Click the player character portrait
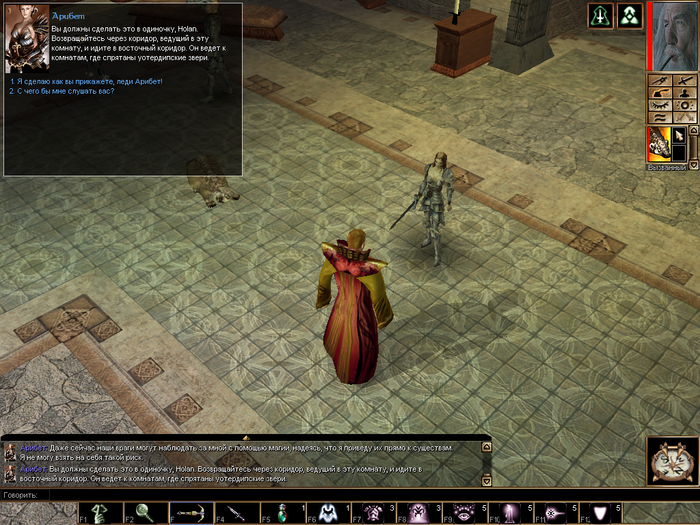Image resolution: width=700 pixels, height=525 pixels. pos(672,36)
